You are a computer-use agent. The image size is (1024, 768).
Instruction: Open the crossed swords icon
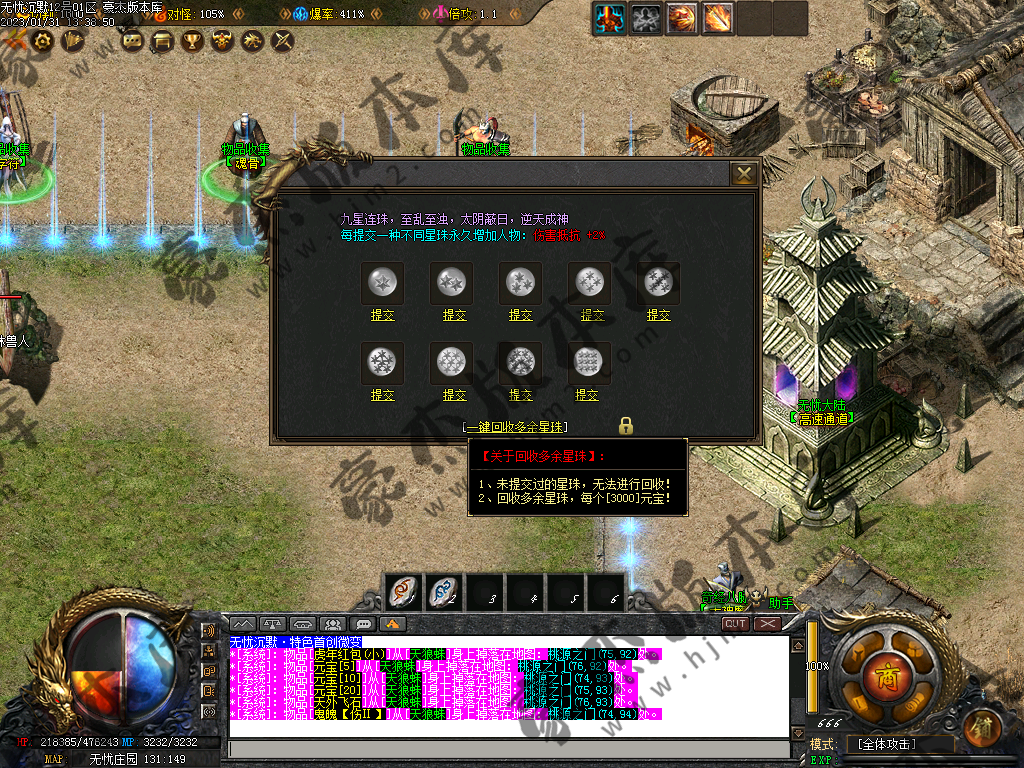[284, 41]
